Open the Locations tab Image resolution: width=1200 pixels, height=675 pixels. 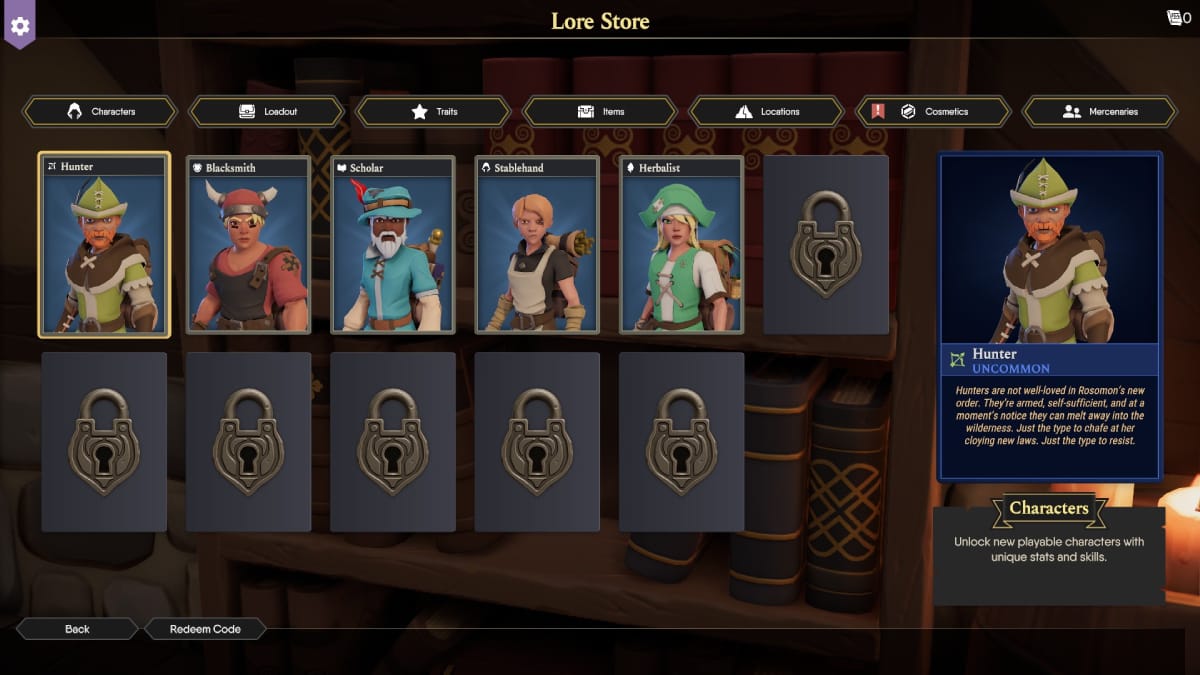point(767,112)
